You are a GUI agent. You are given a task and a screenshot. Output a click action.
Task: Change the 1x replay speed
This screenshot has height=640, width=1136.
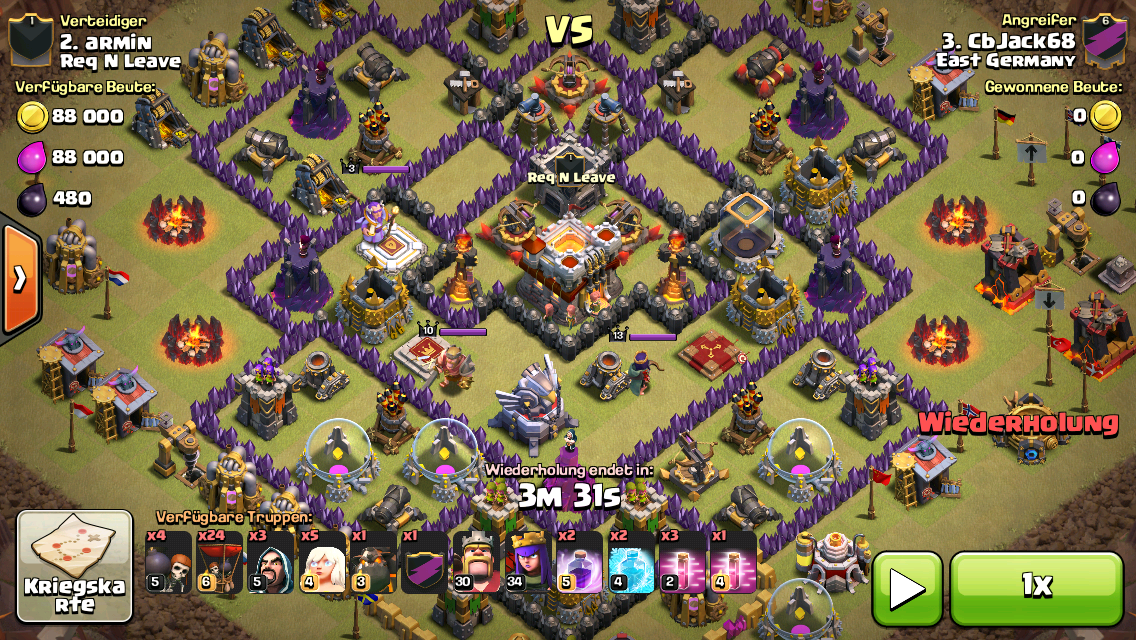tap(1036, 588)
